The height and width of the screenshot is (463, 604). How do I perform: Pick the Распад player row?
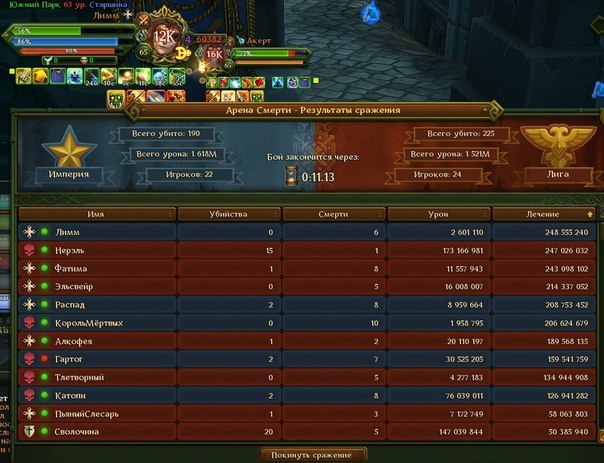point(300,304)
